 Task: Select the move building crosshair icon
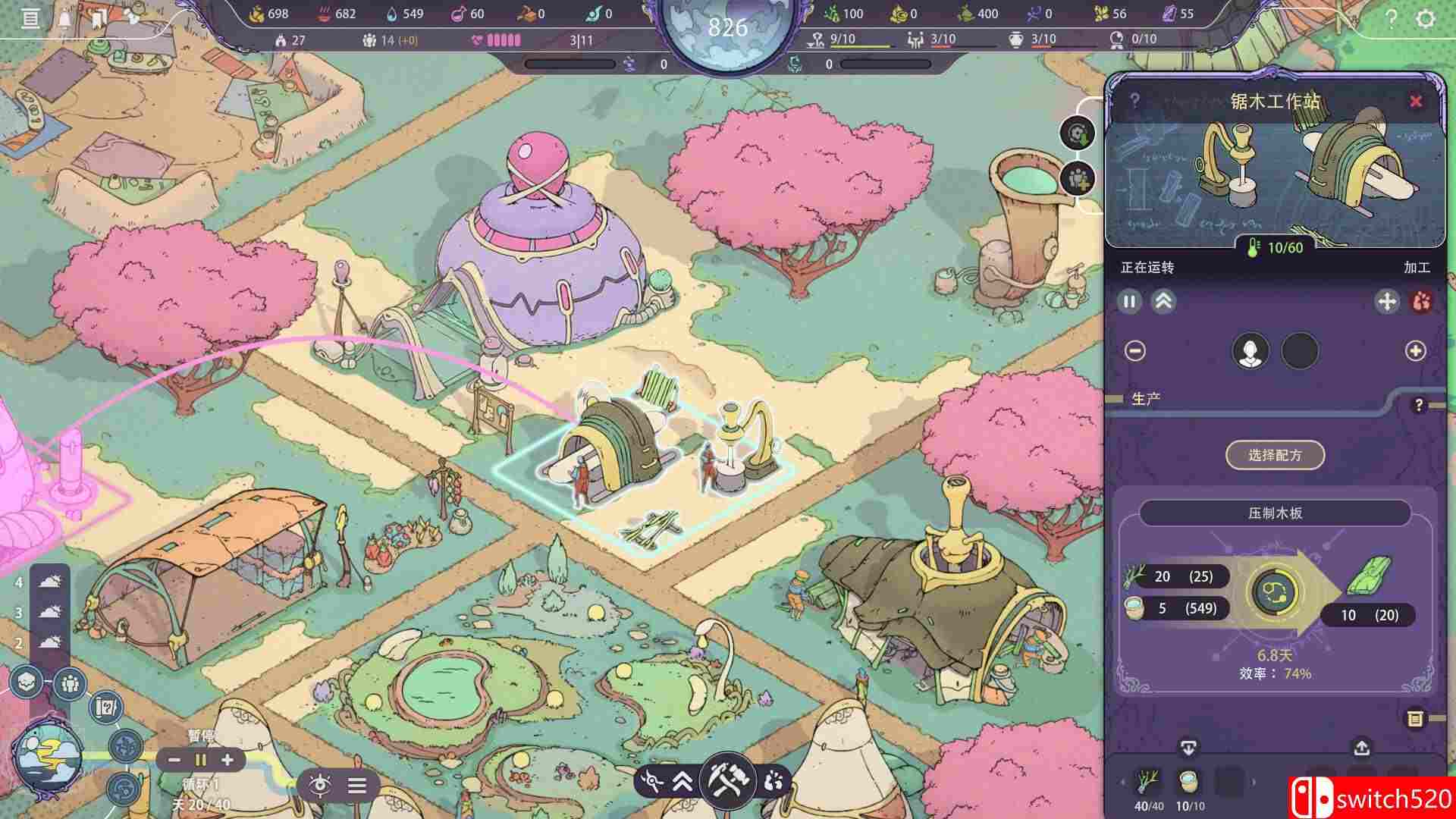(x=1387, y=301)
